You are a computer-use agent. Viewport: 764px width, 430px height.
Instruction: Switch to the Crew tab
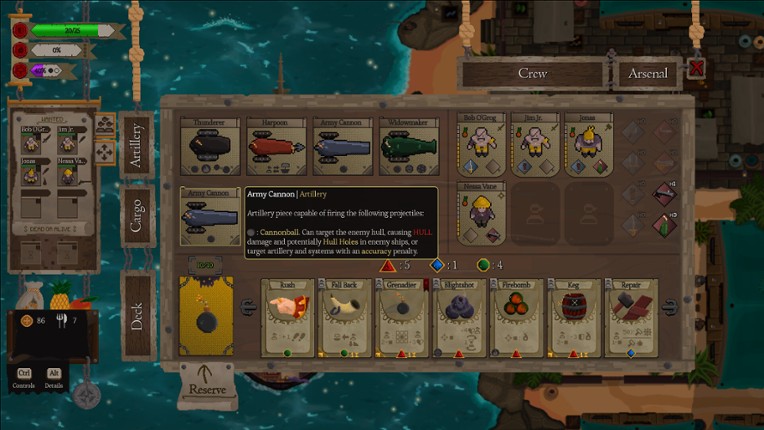pos(532,73)
